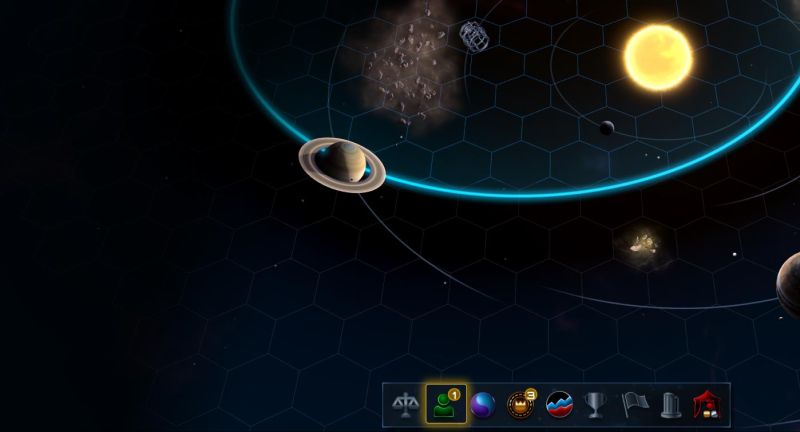Open the silver trophy icon
The height and width of the screenshot is (432, 800).
pos(596,405)
